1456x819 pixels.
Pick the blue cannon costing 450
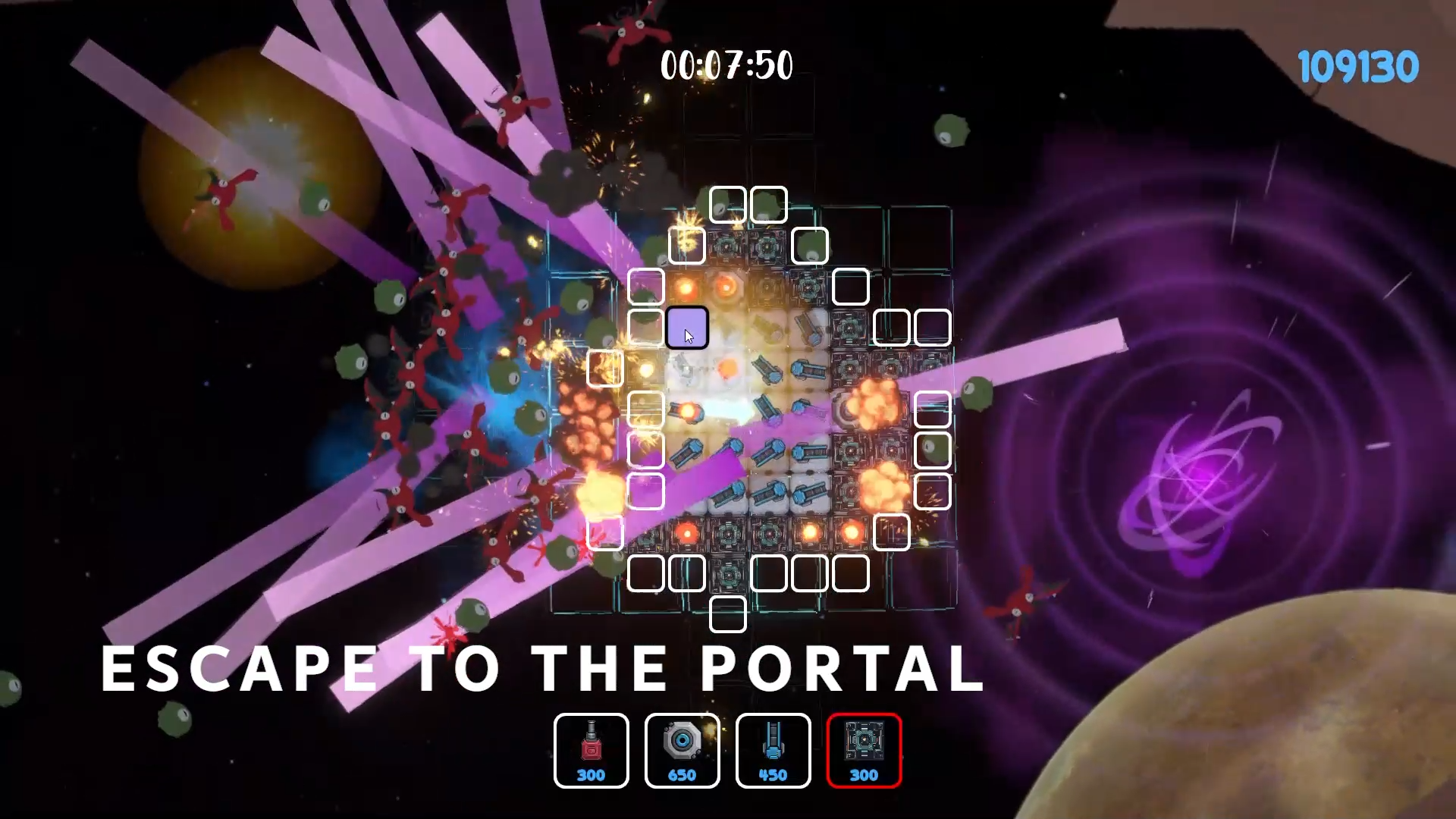point(773,750)
